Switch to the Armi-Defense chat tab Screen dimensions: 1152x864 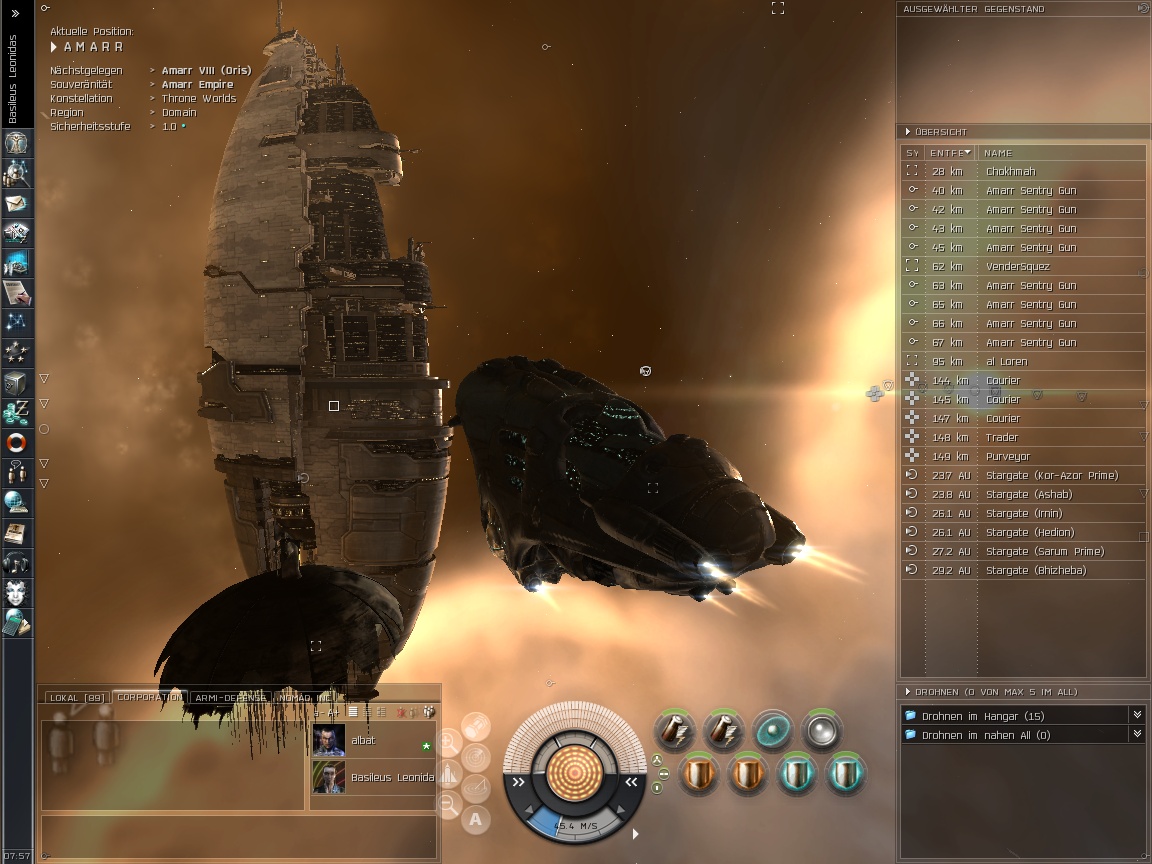[230, 697]
